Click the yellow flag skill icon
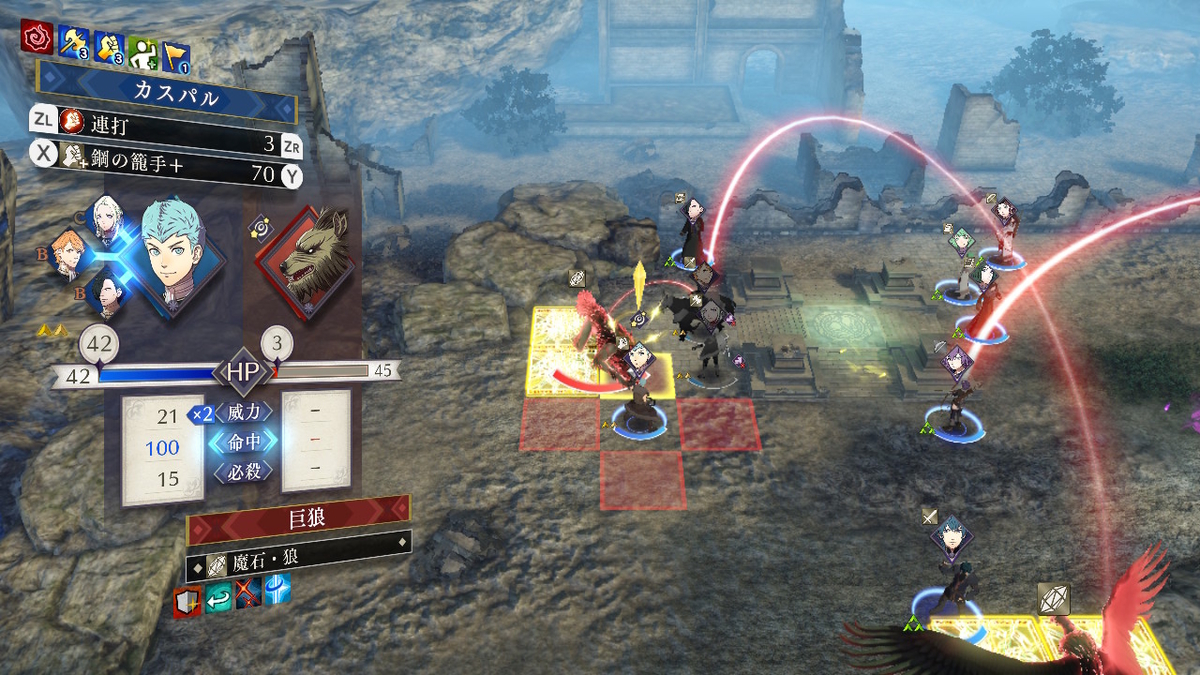Viewport: 1200px width, 675px height. [x=175, y=43]
